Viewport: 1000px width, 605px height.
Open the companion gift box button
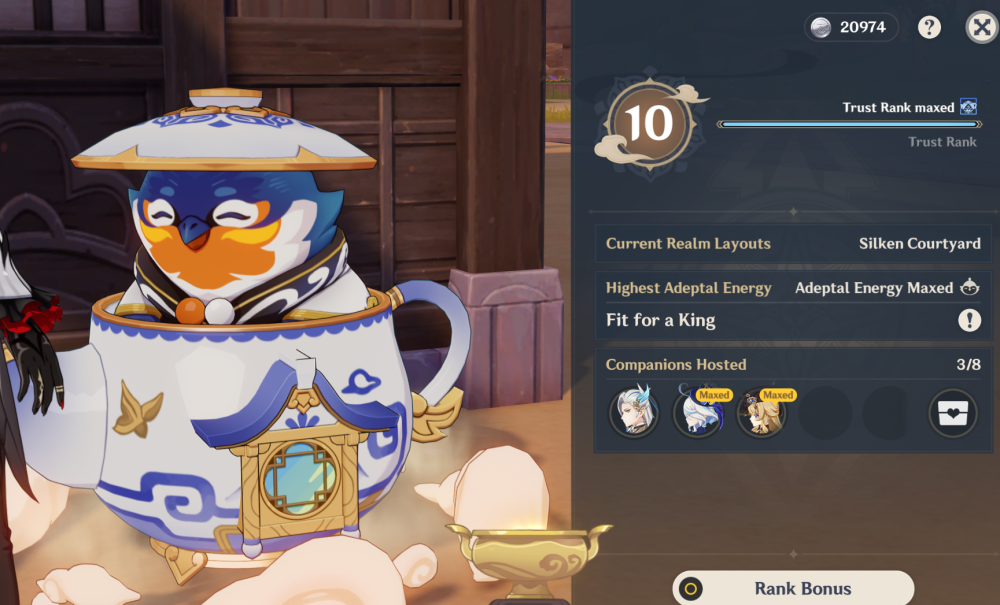coord(952,413)
